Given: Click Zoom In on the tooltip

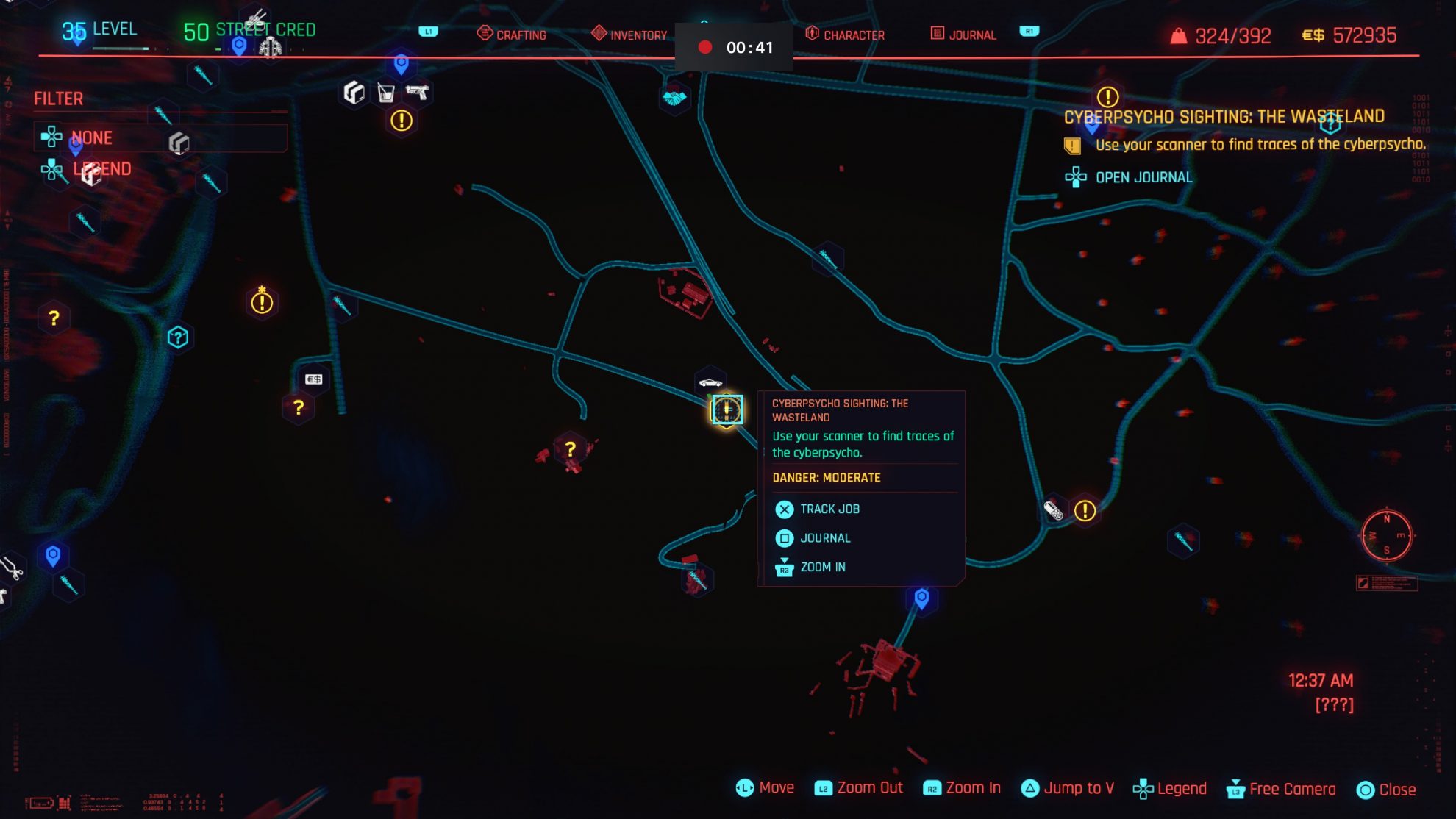Looking at the screenshot, I should pos(821,567).
